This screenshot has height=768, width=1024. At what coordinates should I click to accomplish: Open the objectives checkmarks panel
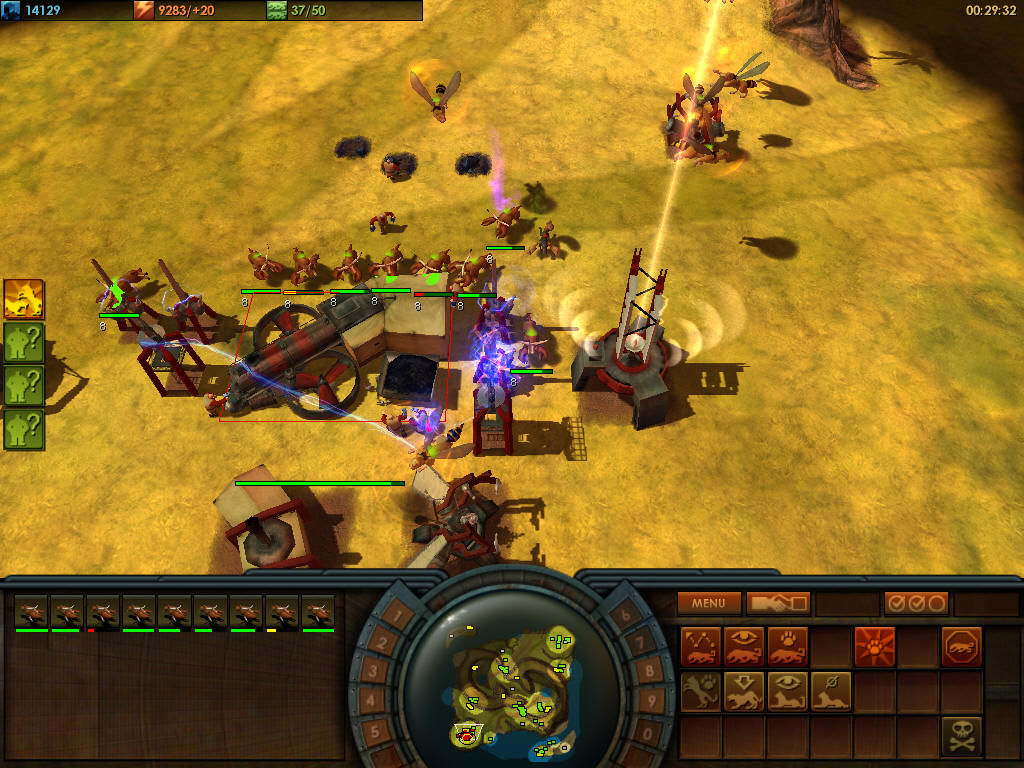(x=916, y=603)
